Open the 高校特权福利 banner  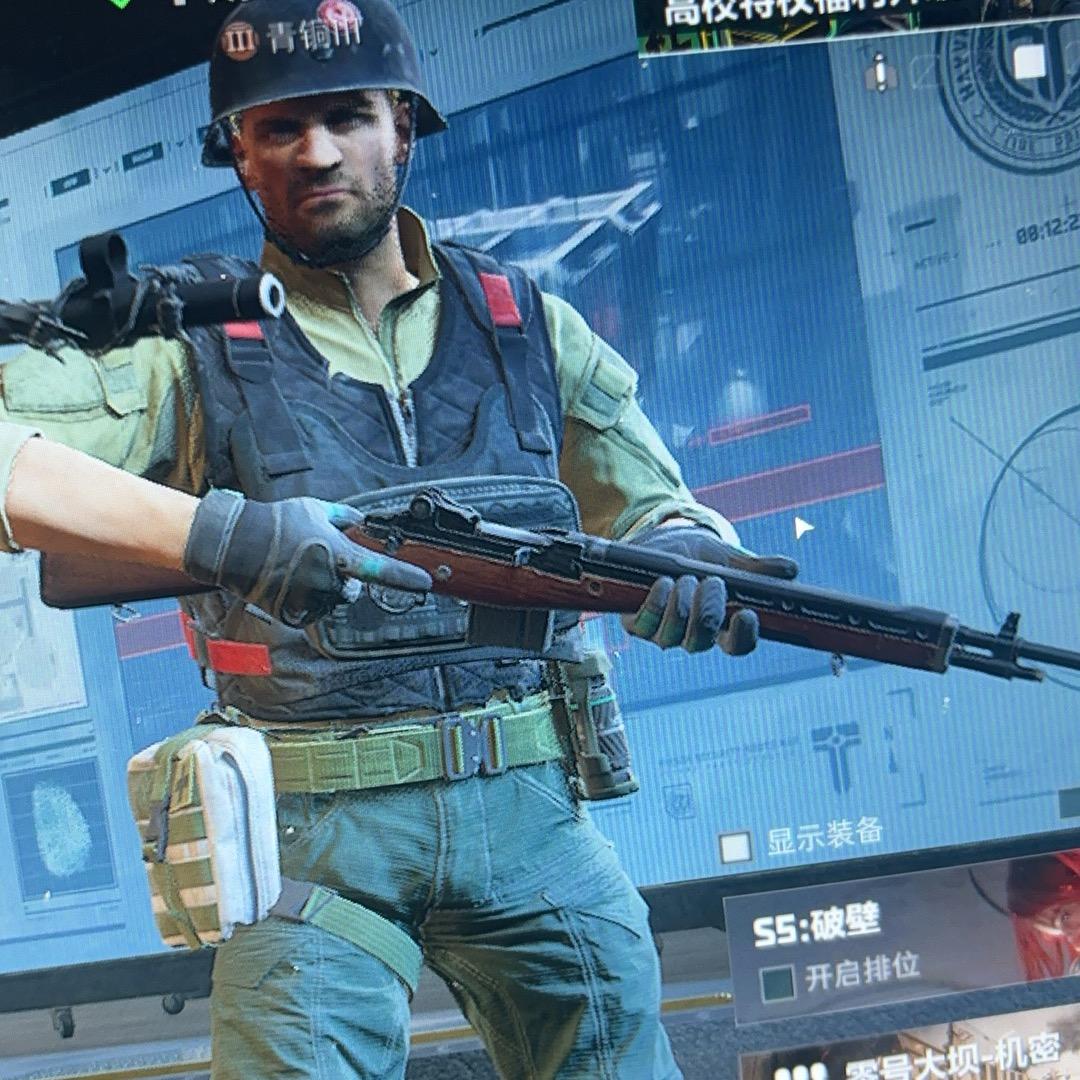pyautogui.click(x=840, y=22)
